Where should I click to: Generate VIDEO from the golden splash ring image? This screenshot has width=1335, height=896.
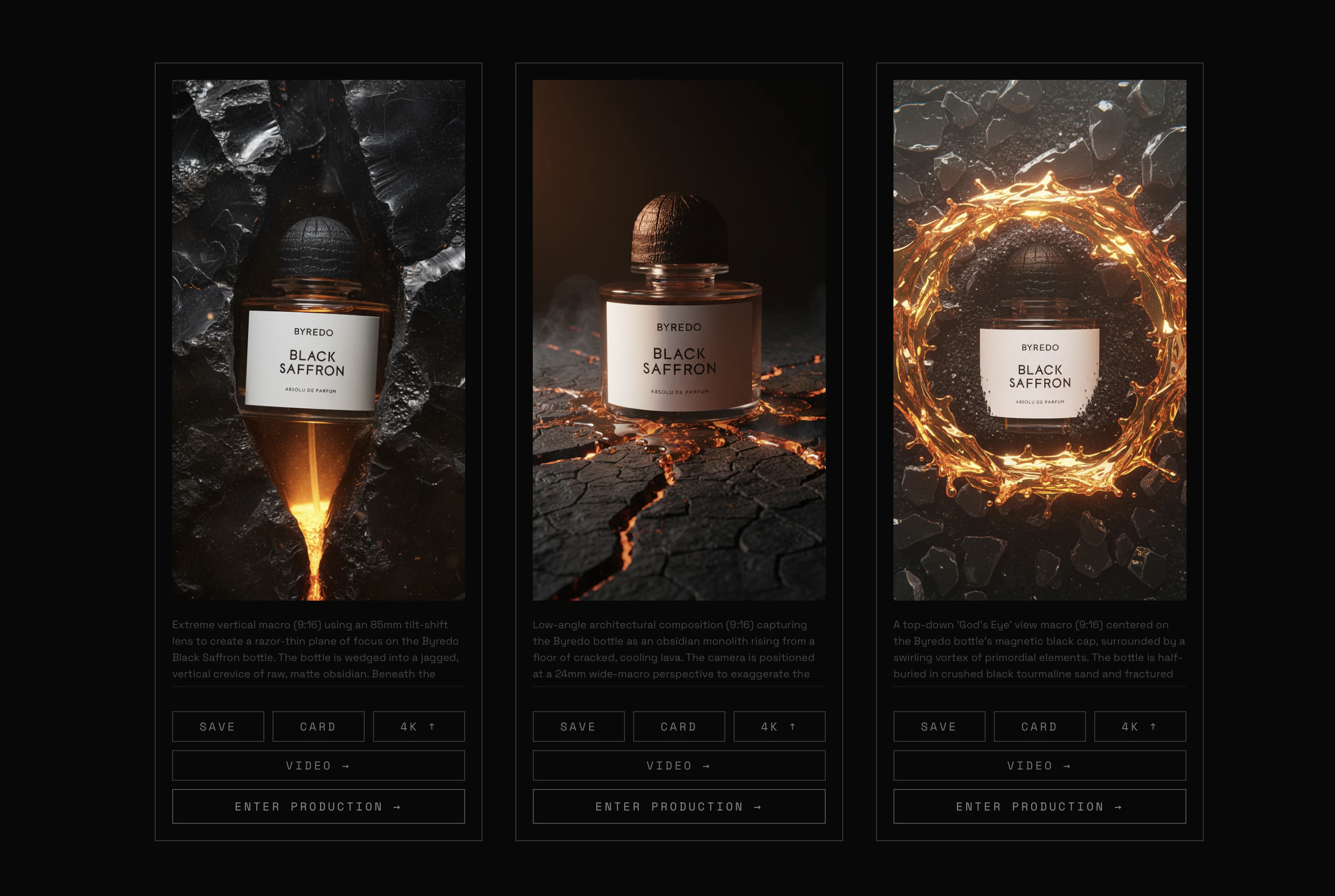pos(1039,765)
